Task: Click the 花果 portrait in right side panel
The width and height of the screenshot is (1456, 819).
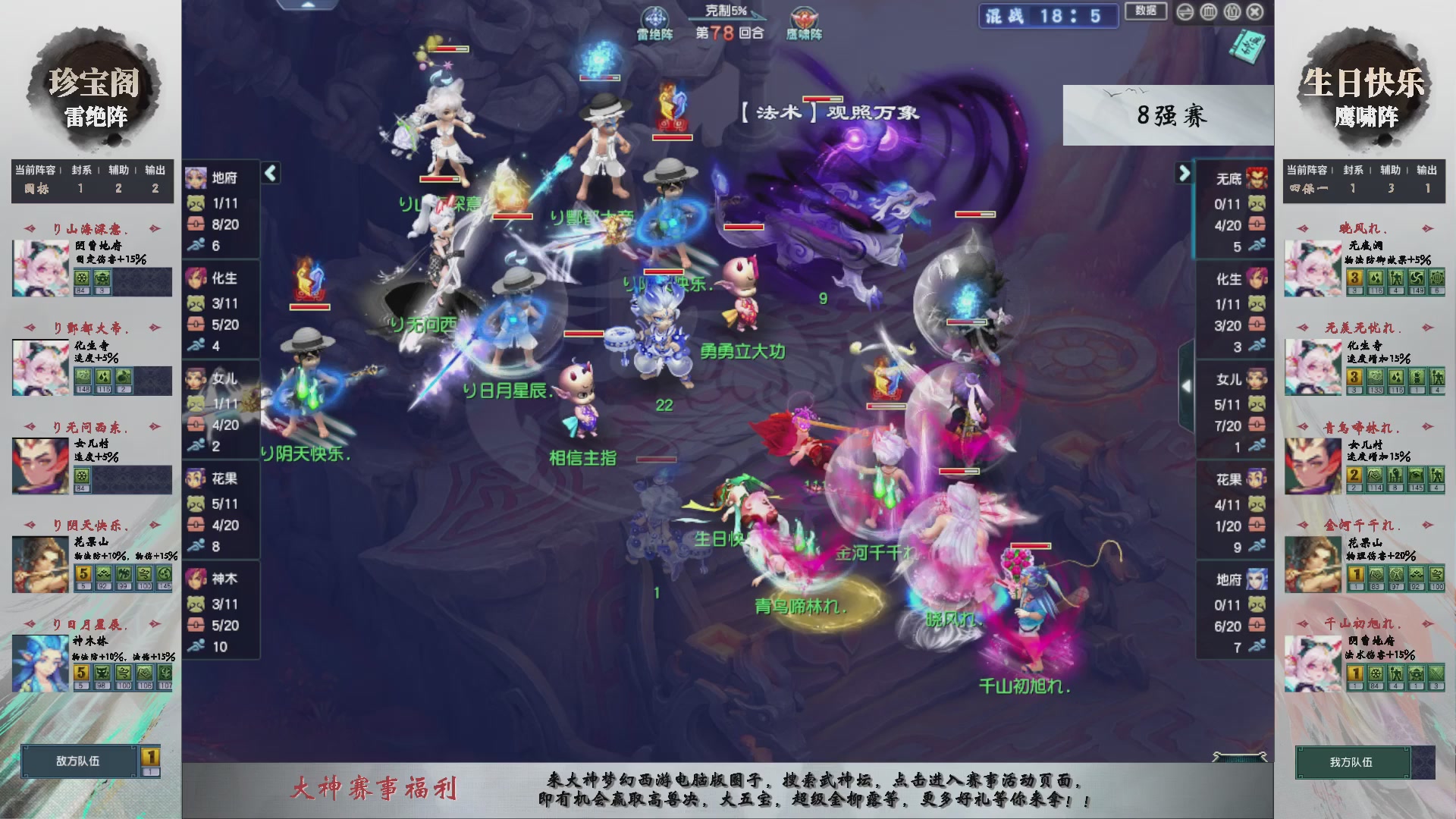Action: pyautogui.click(x=1255, y=478)
